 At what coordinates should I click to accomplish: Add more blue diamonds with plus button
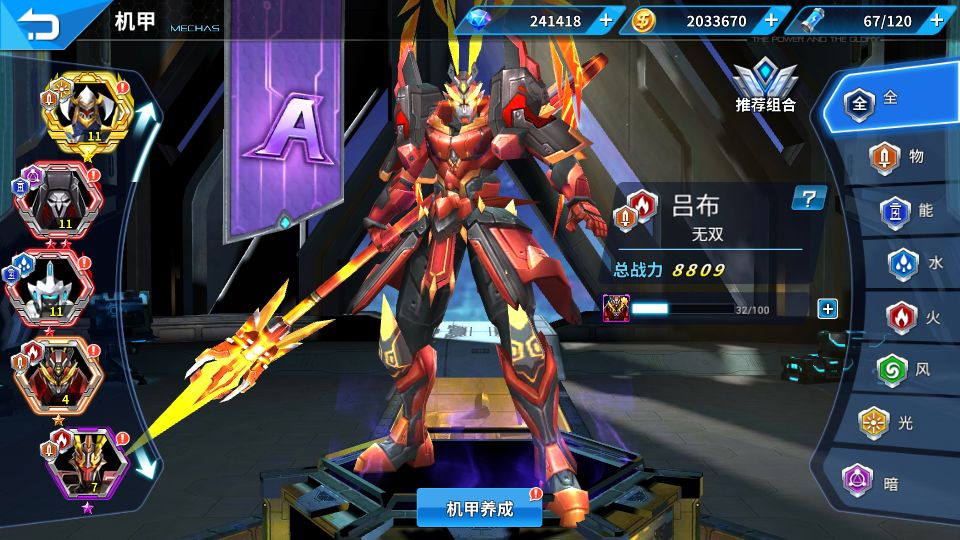606,20
